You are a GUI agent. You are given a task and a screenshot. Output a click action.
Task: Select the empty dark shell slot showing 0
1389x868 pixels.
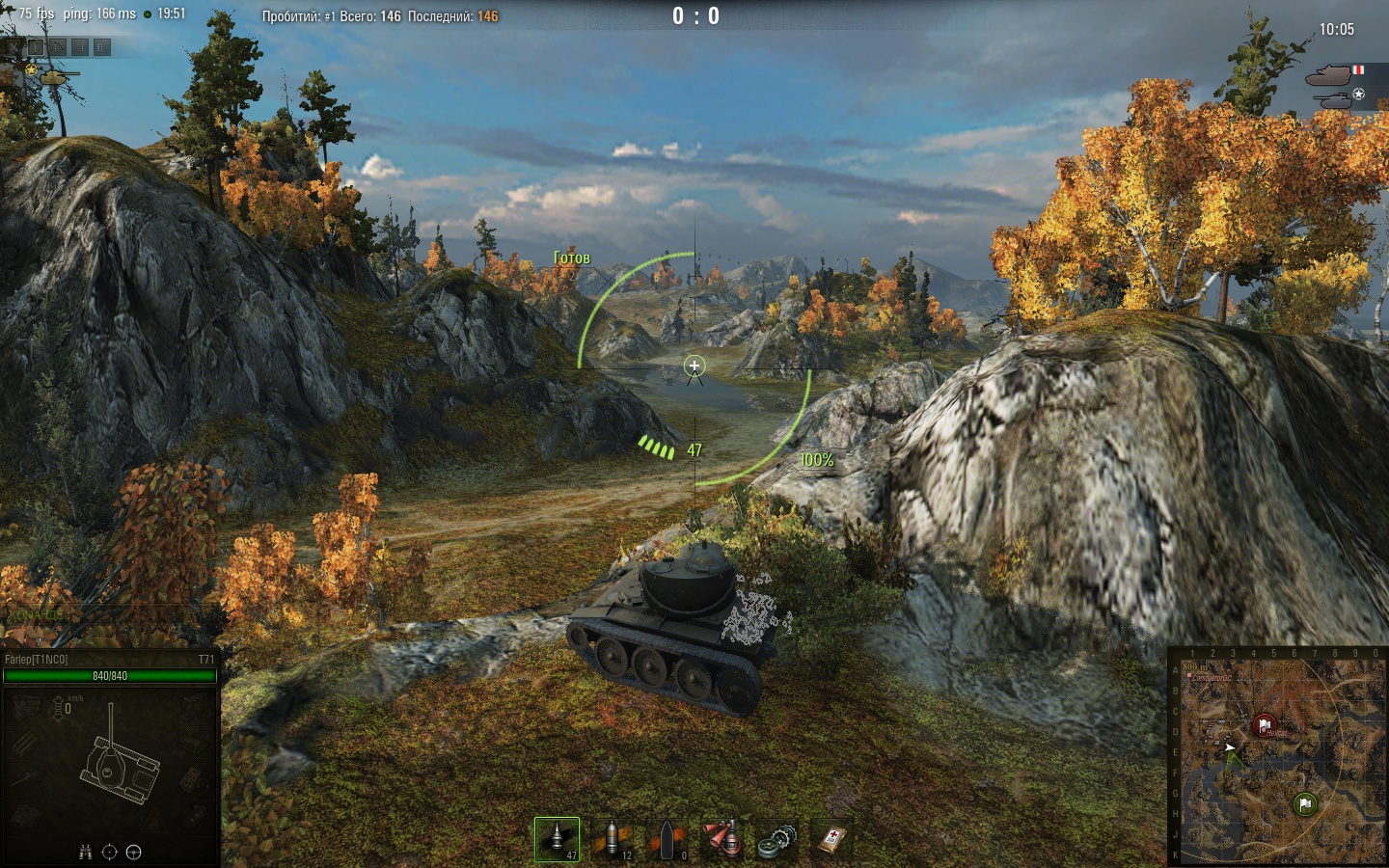(667, 839)
